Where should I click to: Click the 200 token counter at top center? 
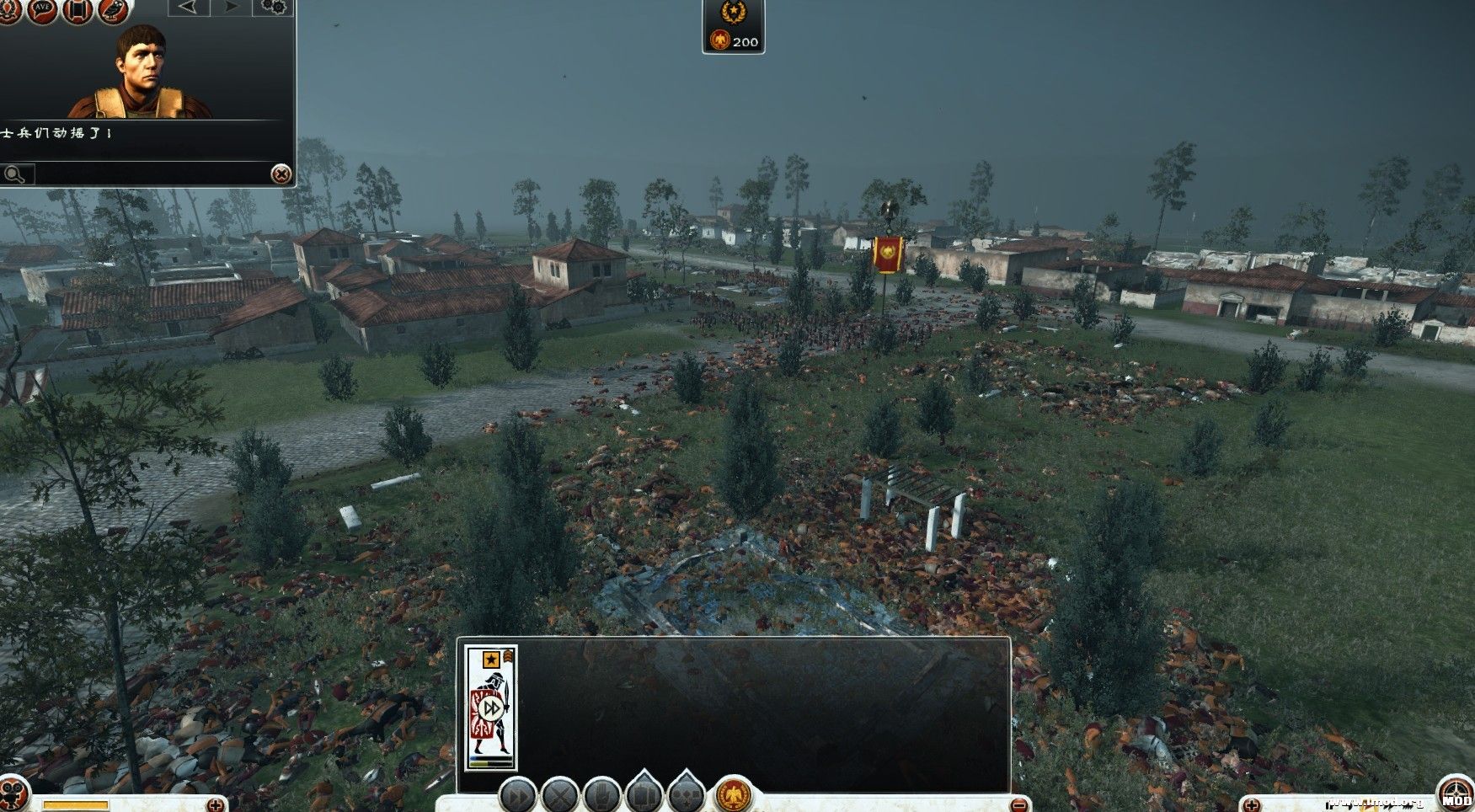734,39
